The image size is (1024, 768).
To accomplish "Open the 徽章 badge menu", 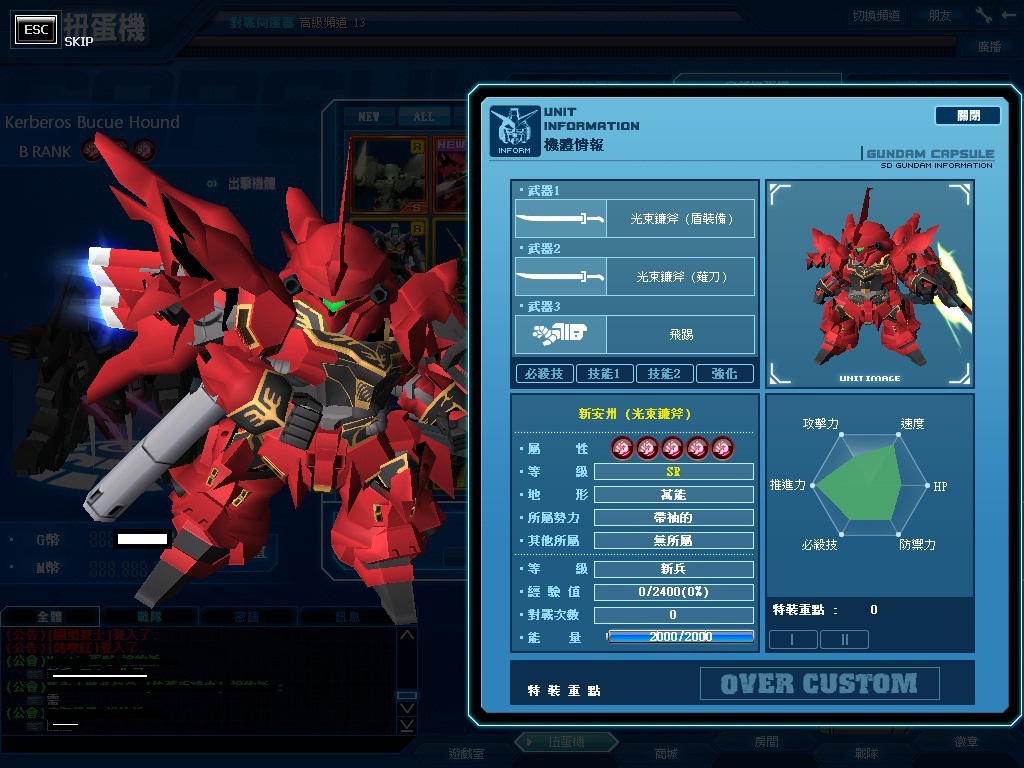I will 966,742.
